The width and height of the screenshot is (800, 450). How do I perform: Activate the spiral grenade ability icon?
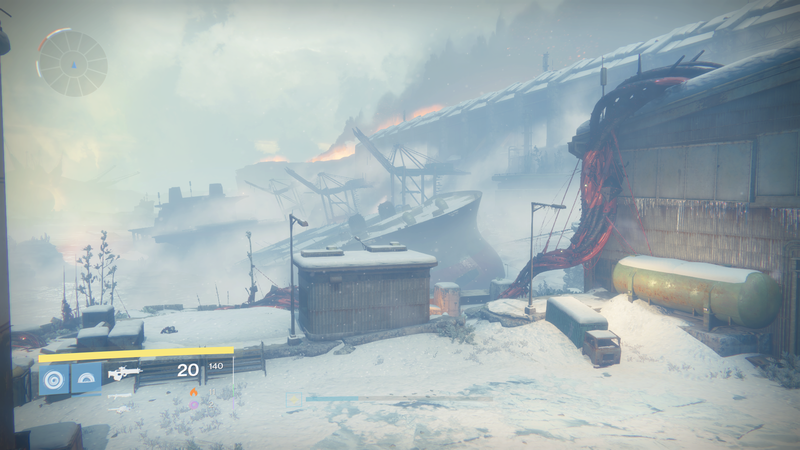(x=54, y=378)
